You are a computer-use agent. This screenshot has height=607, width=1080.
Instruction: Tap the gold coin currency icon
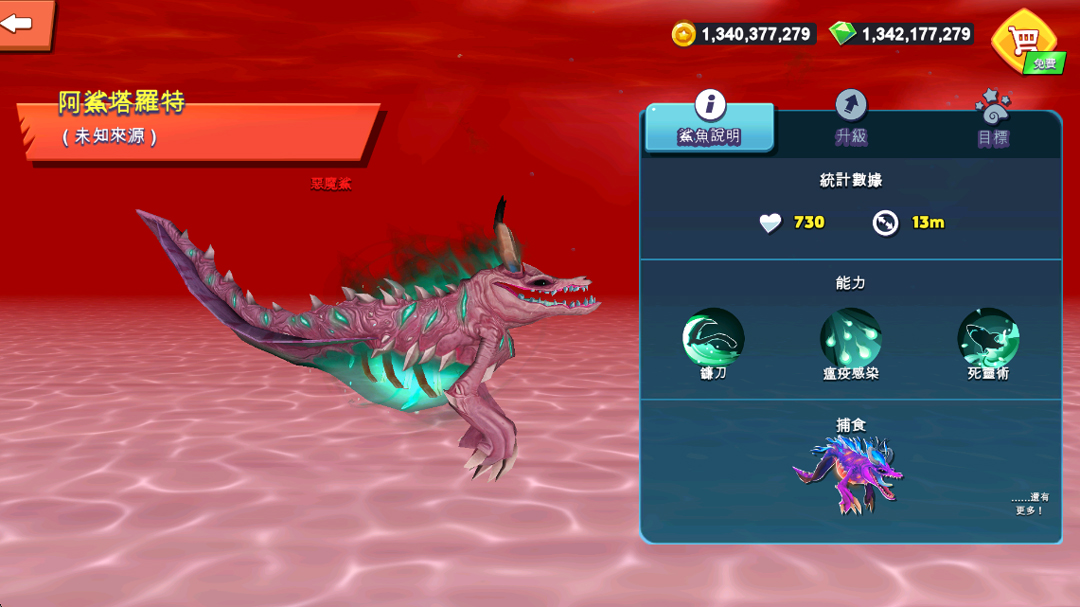(x=683, y=34)
